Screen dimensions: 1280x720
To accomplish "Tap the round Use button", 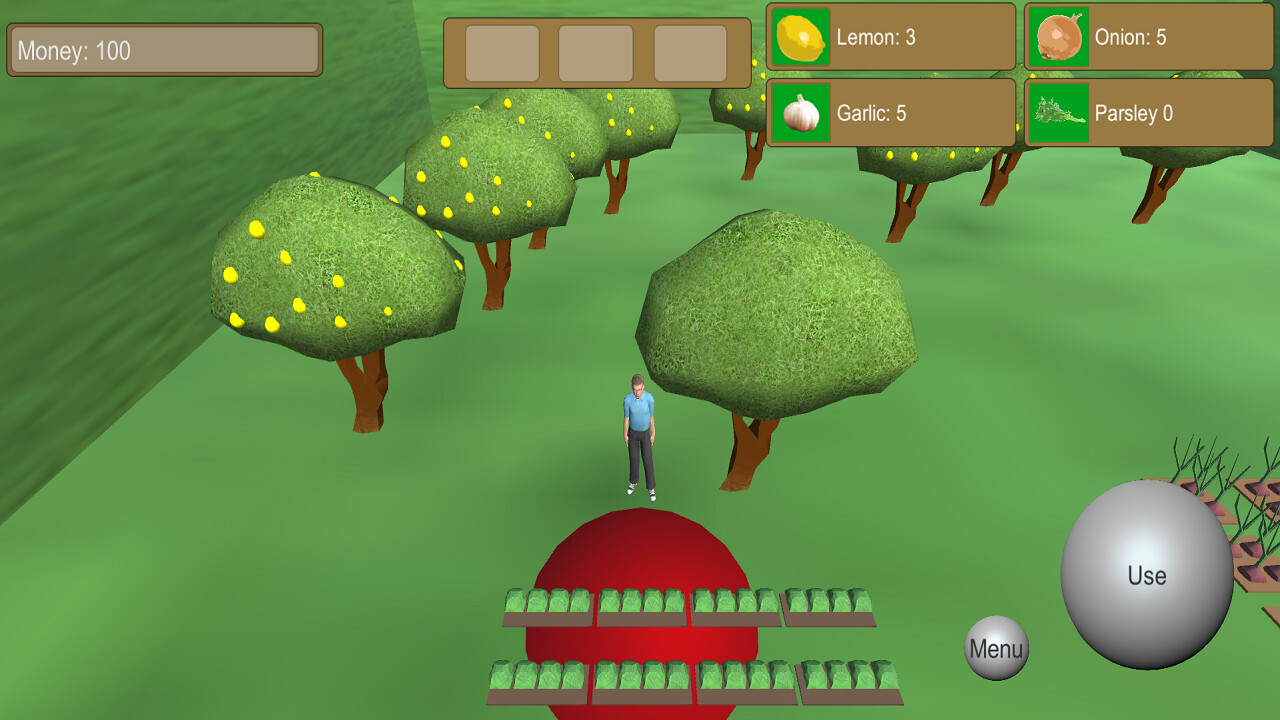I will tap(1146, 575).
